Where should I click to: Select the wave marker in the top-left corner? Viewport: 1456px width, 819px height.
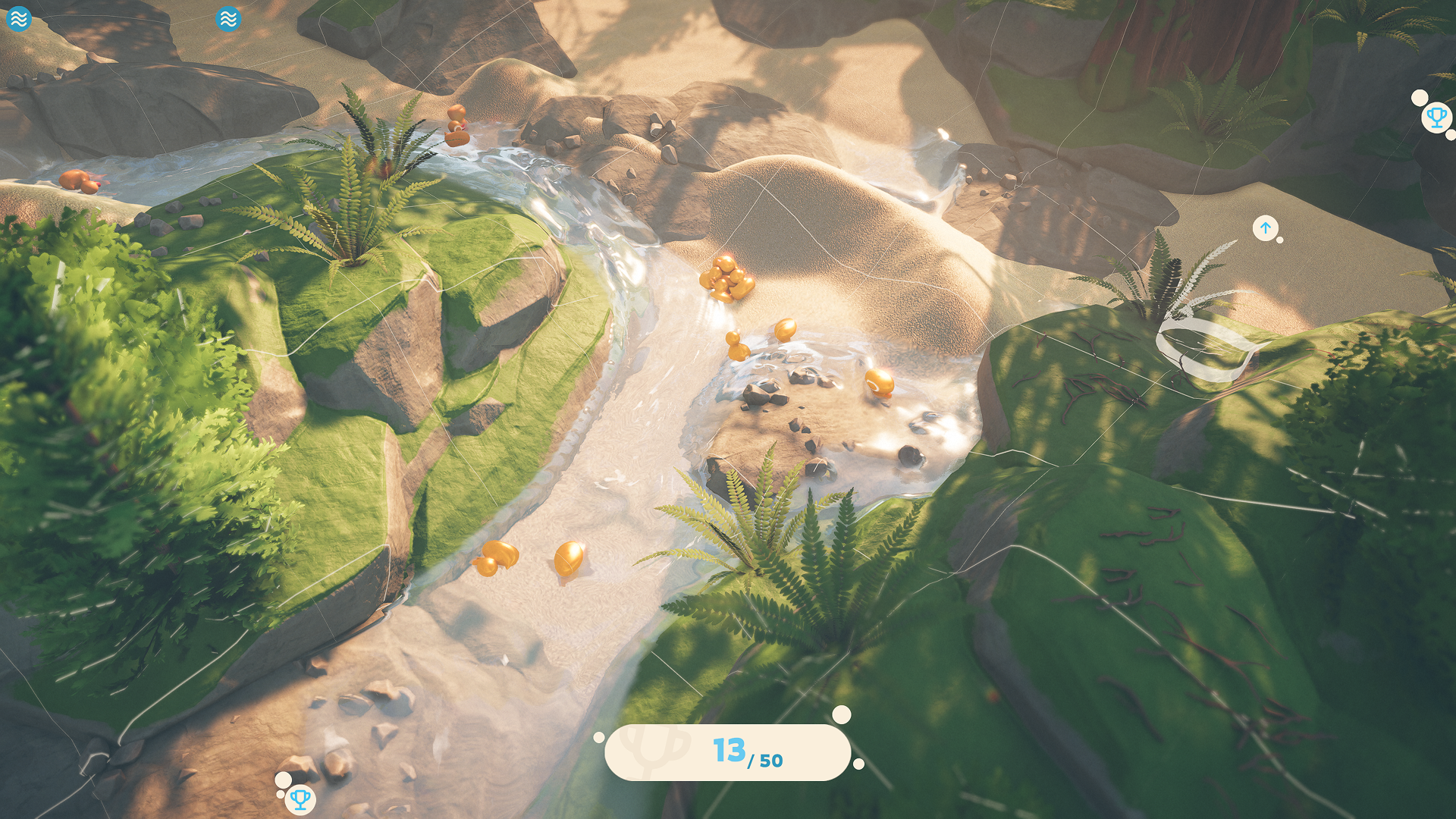[x=19, y=19]
